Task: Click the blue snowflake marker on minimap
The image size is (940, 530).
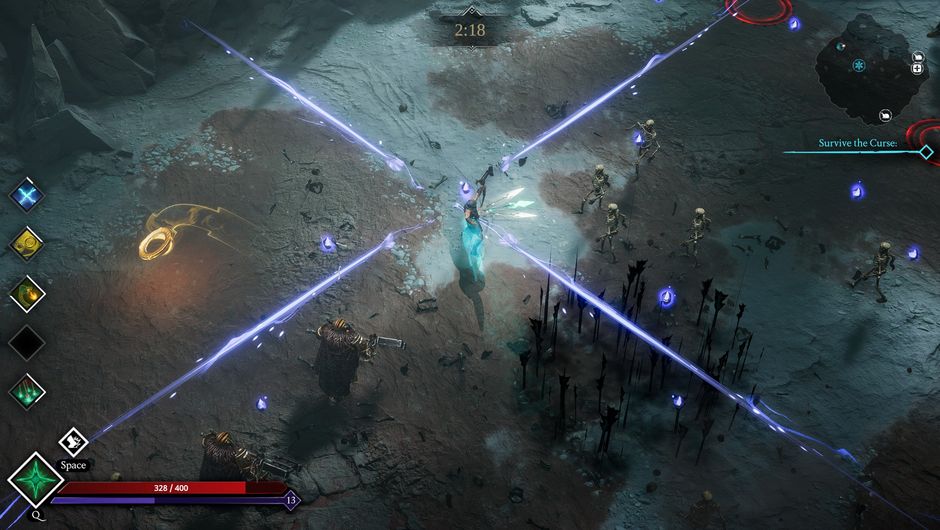Action: click(x=858, y=66)
